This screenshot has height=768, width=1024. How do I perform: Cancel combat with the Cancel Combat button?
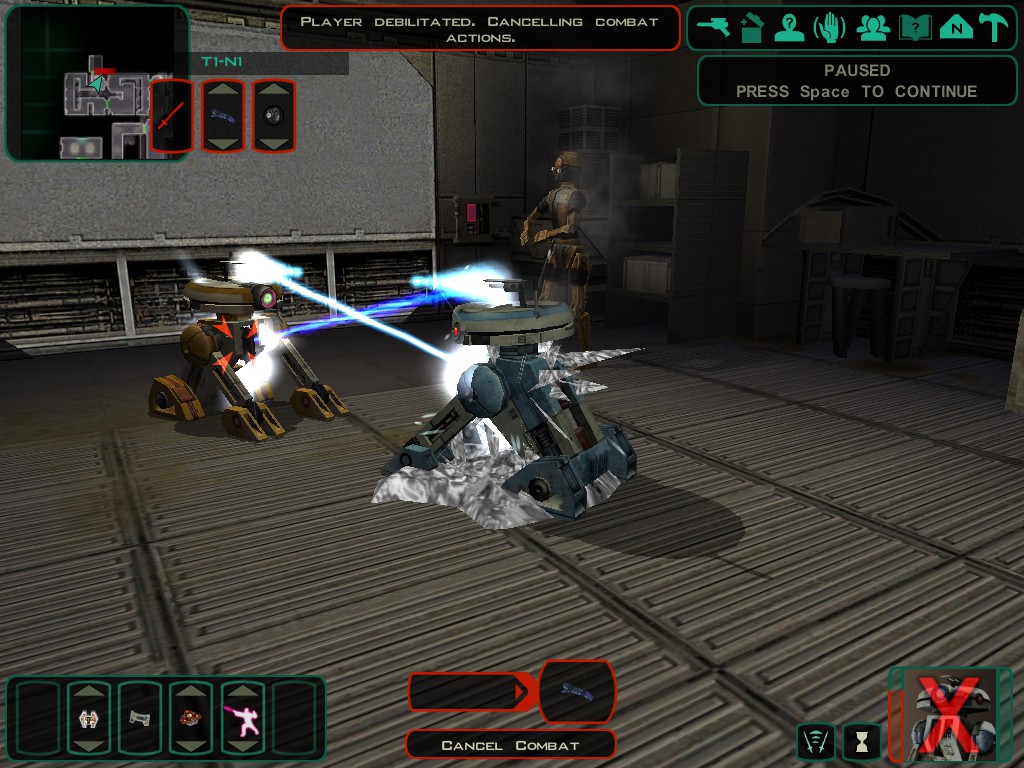tap(510, 745)
